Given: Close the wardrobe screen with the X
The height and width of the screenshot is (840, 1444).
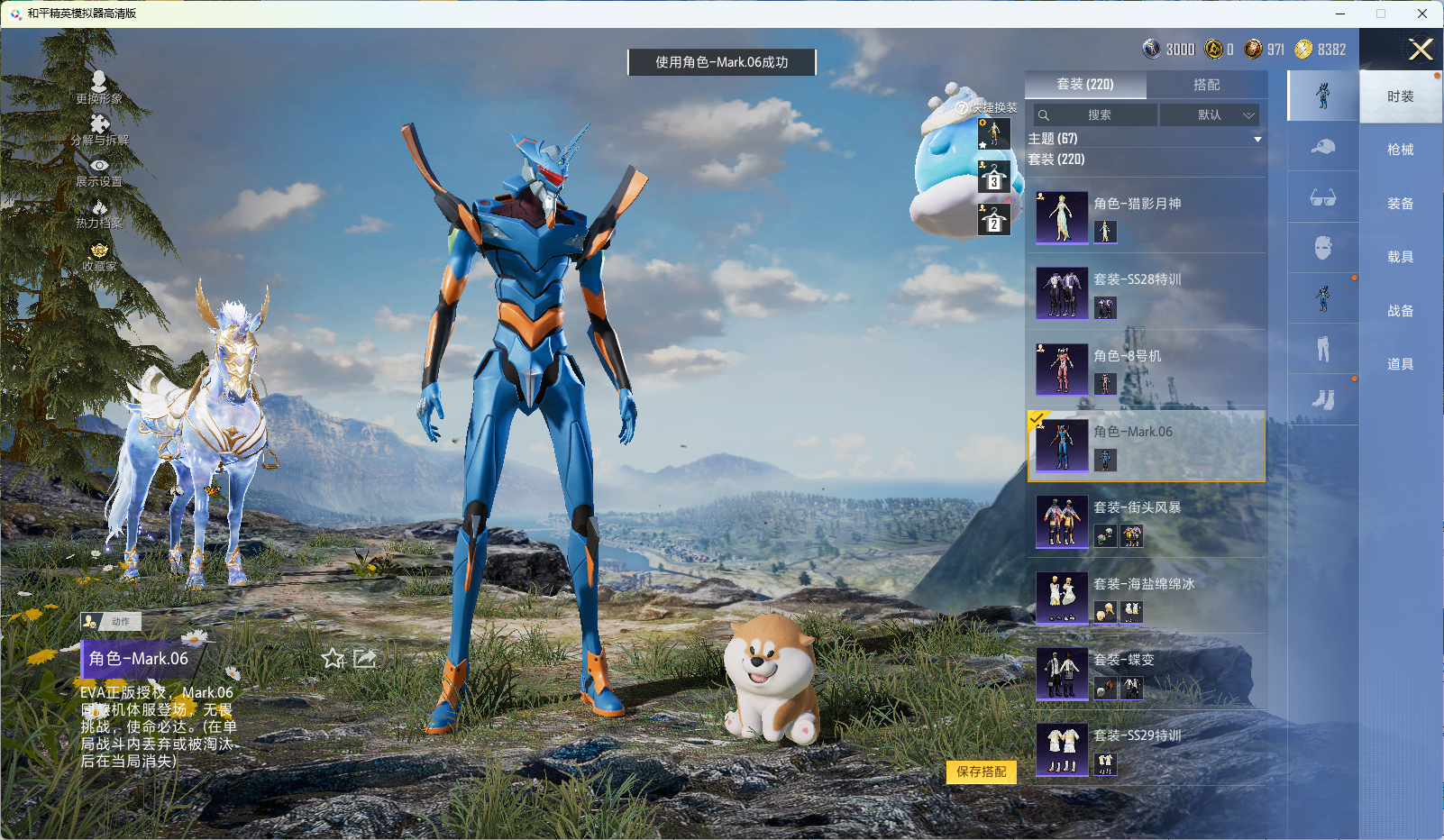Looking at the screenshot, I should pos(1420,50).
